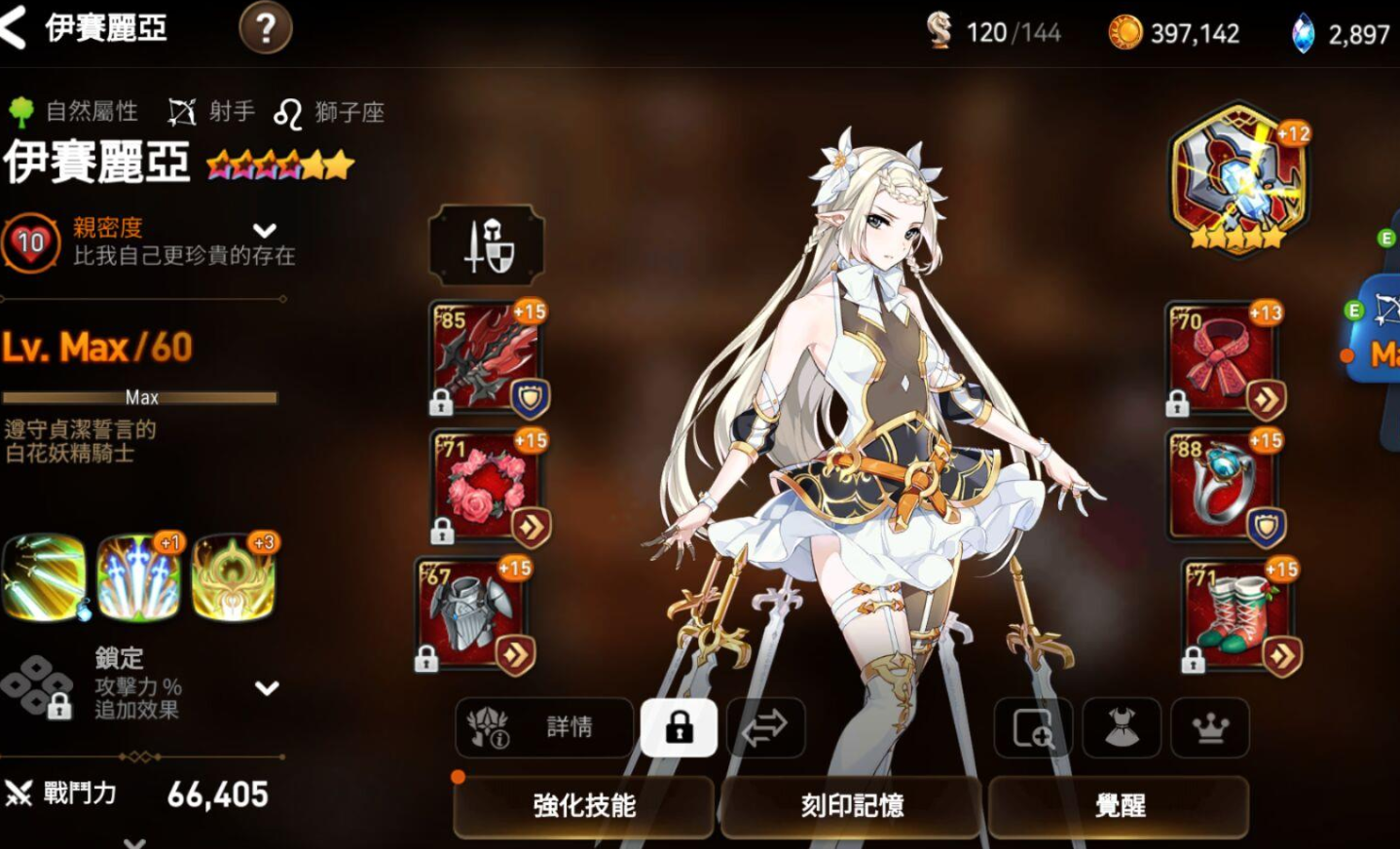Viewport: 1400px width, 849px height.
Task: Open the +88 ring equipment slot
Action: [x=1224, y=484]
